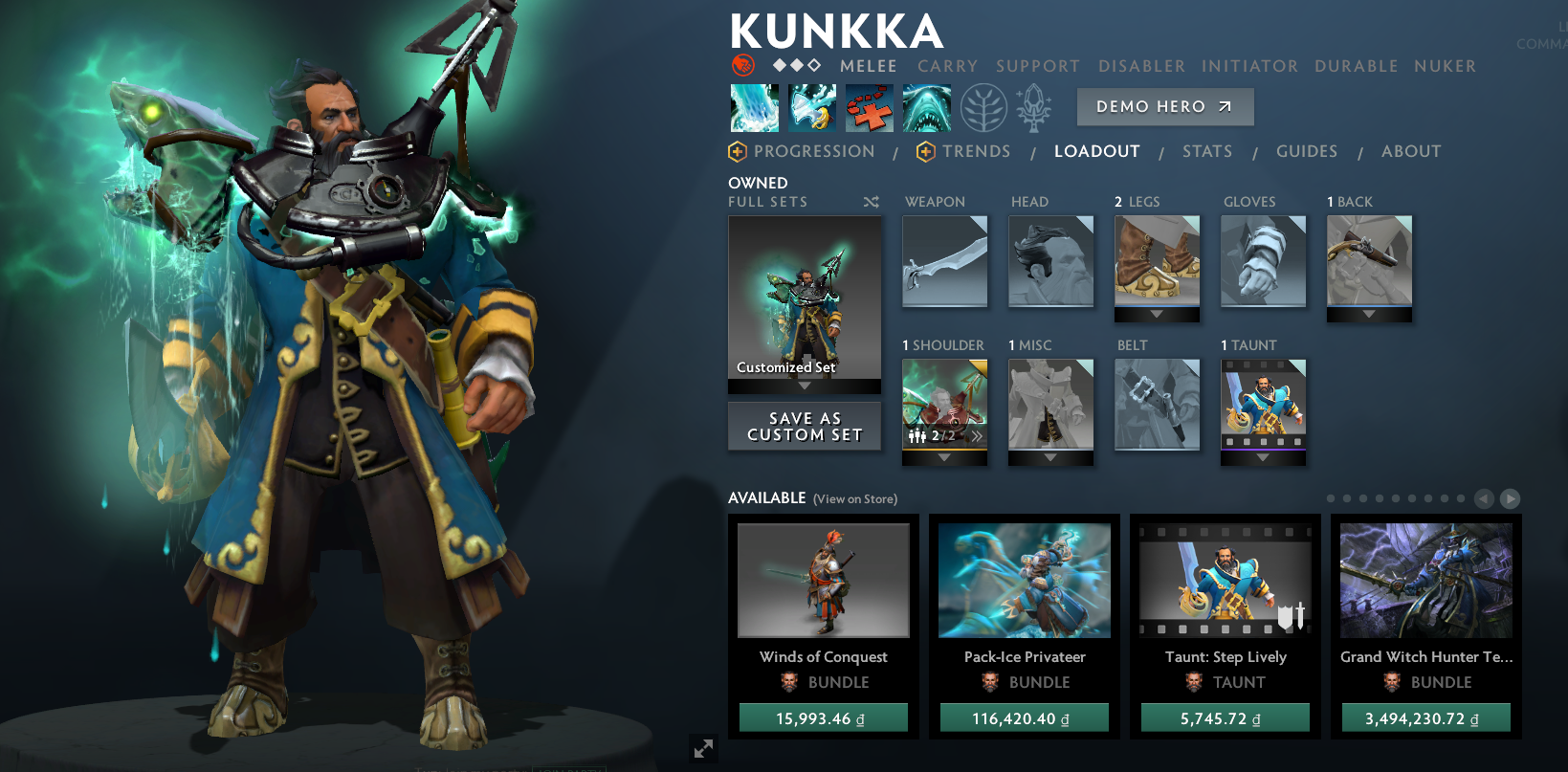
Task: Click the double-chevron on the Shoulder item
Action: (x=977, y=435)
